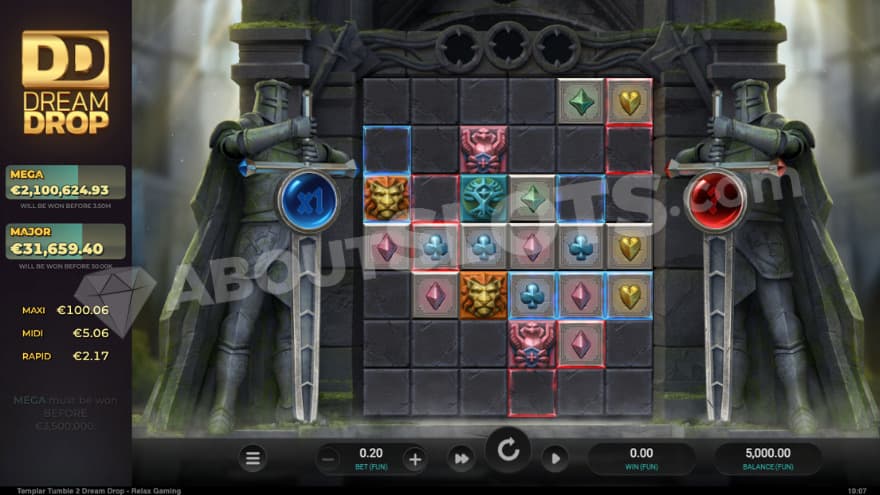Increase the bet with the plus button

pyautogui.click(x=414, y=459)
